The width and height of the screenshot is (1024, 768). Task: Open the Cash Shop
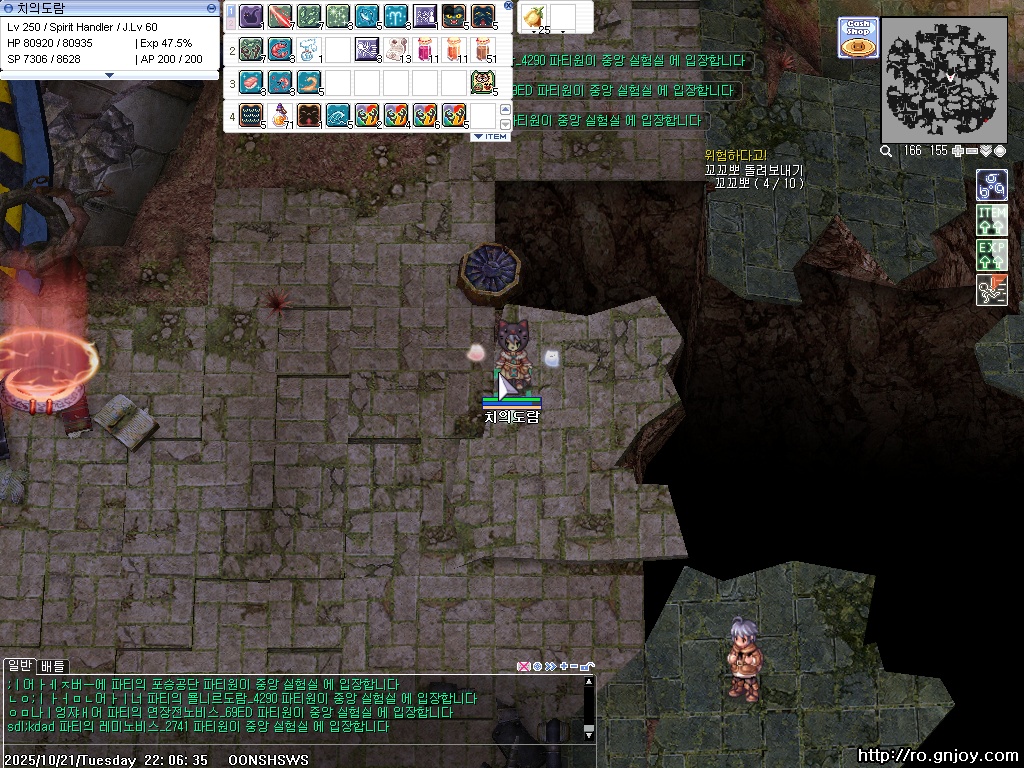(858, 38)
